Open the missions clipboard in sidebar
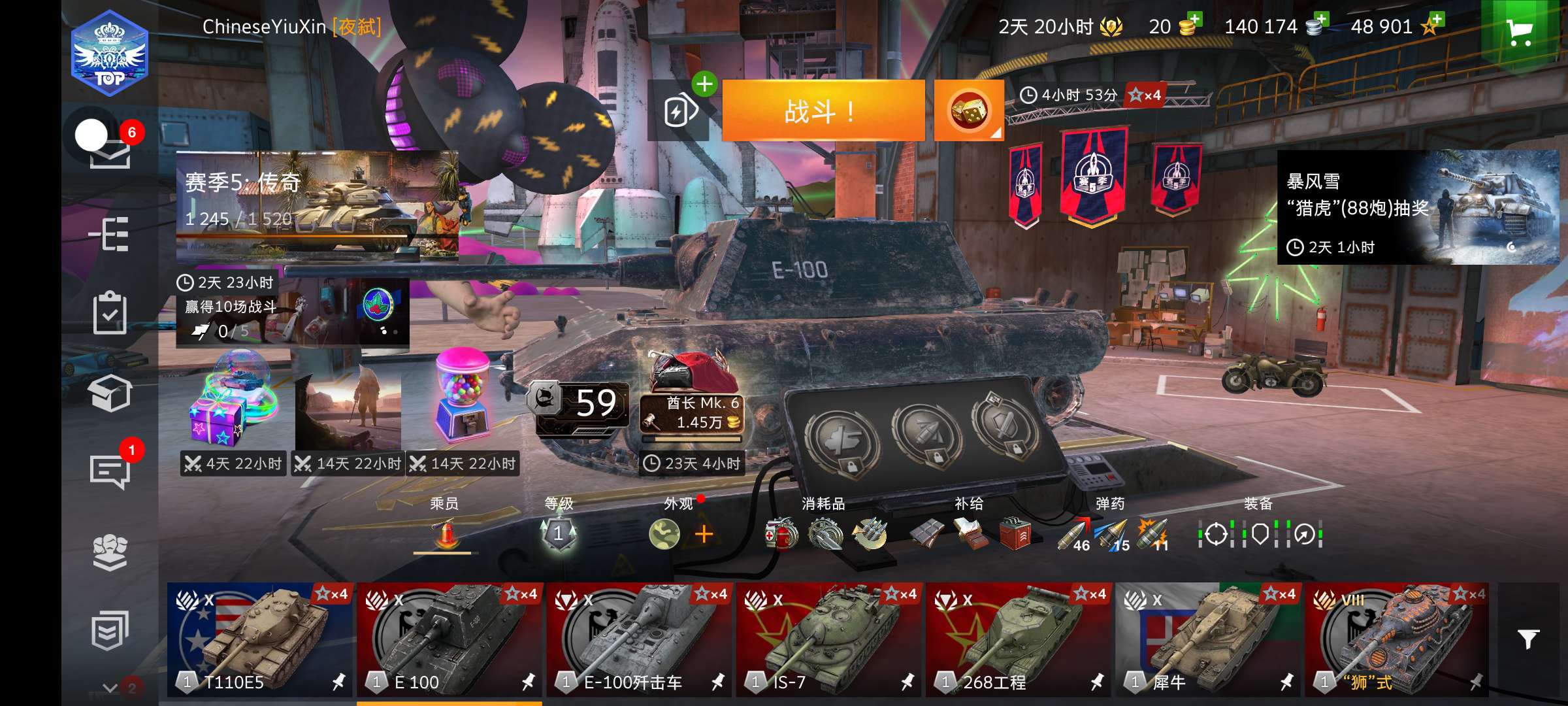The height and width of the screenshot is (706, 1568). (x=109, y=312)
